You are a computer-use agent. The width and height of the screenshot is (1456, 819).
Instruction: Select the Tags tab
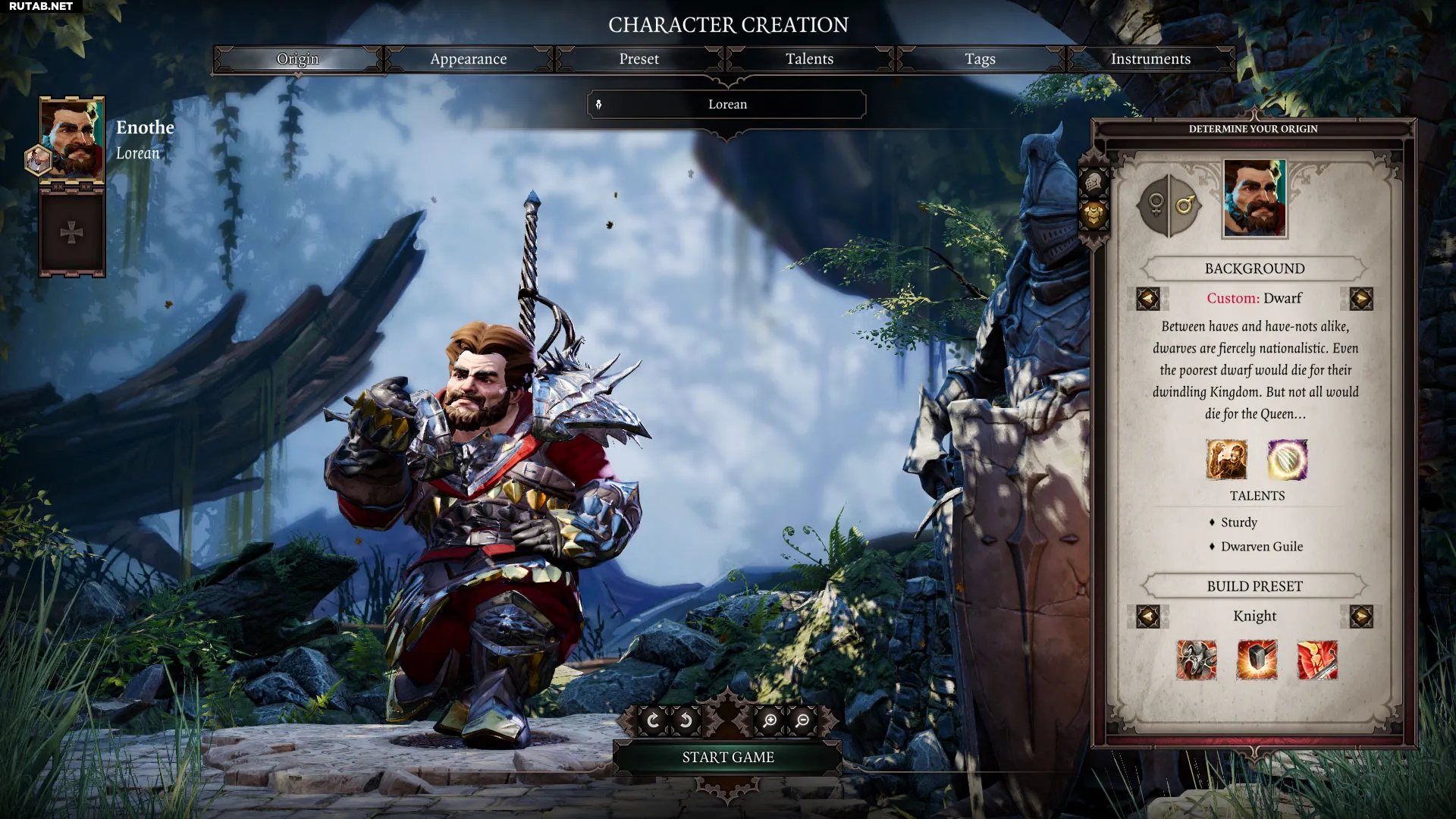[980, 59]
